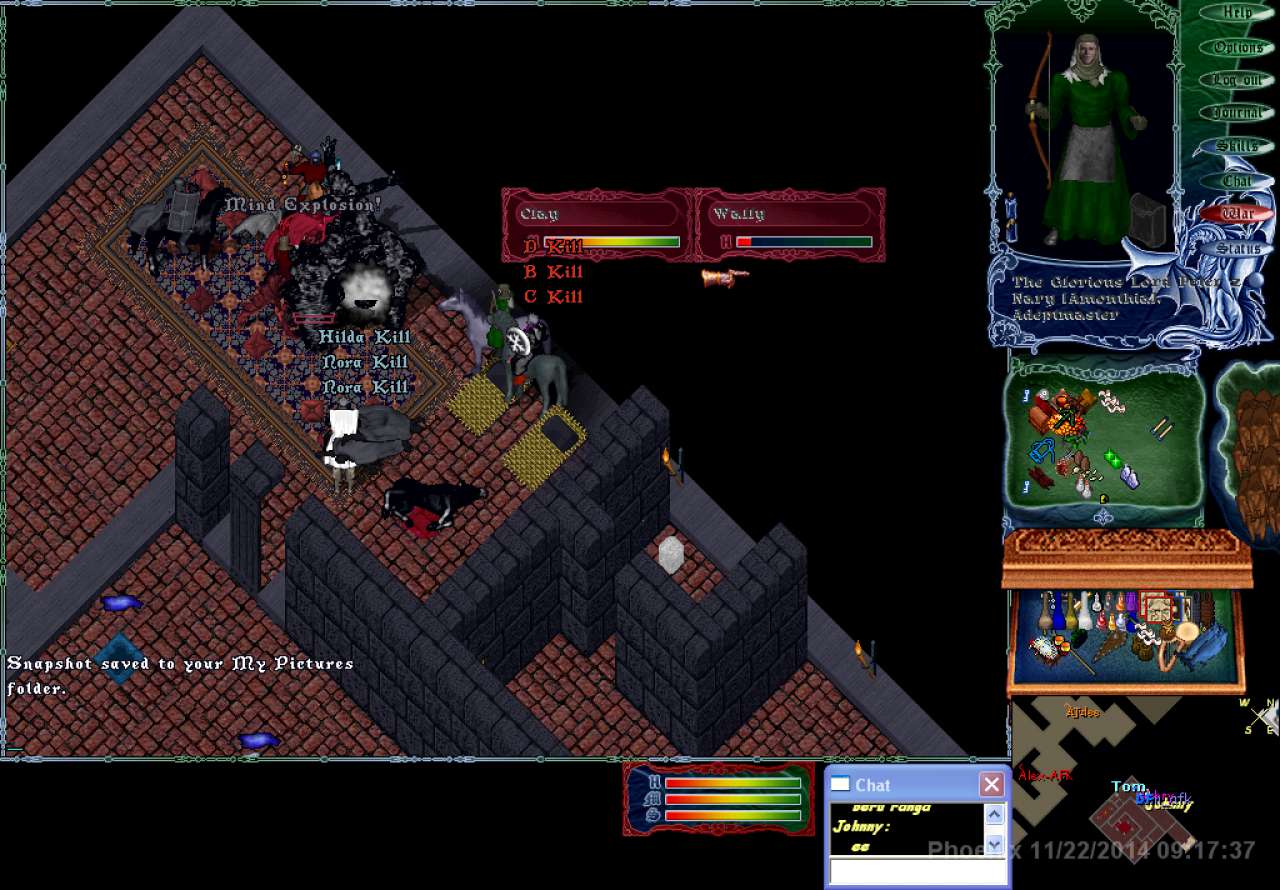1280x890 pixels.
Task: Close the Chat window
Action: click(x=991, y=785)
